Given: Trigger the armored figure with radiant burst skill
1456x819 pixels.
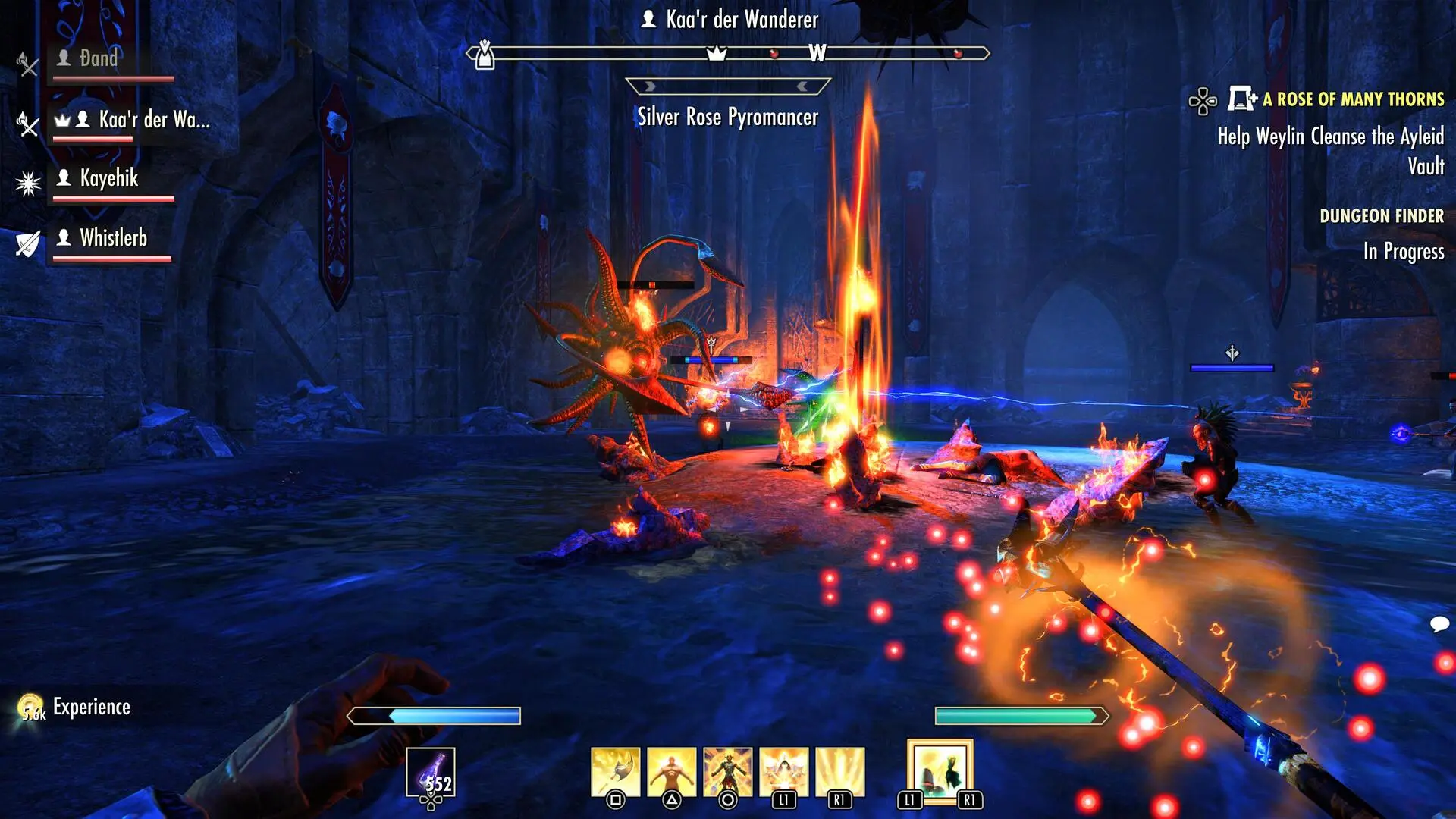Looking at the screenshot, I should tap(727, 772).
